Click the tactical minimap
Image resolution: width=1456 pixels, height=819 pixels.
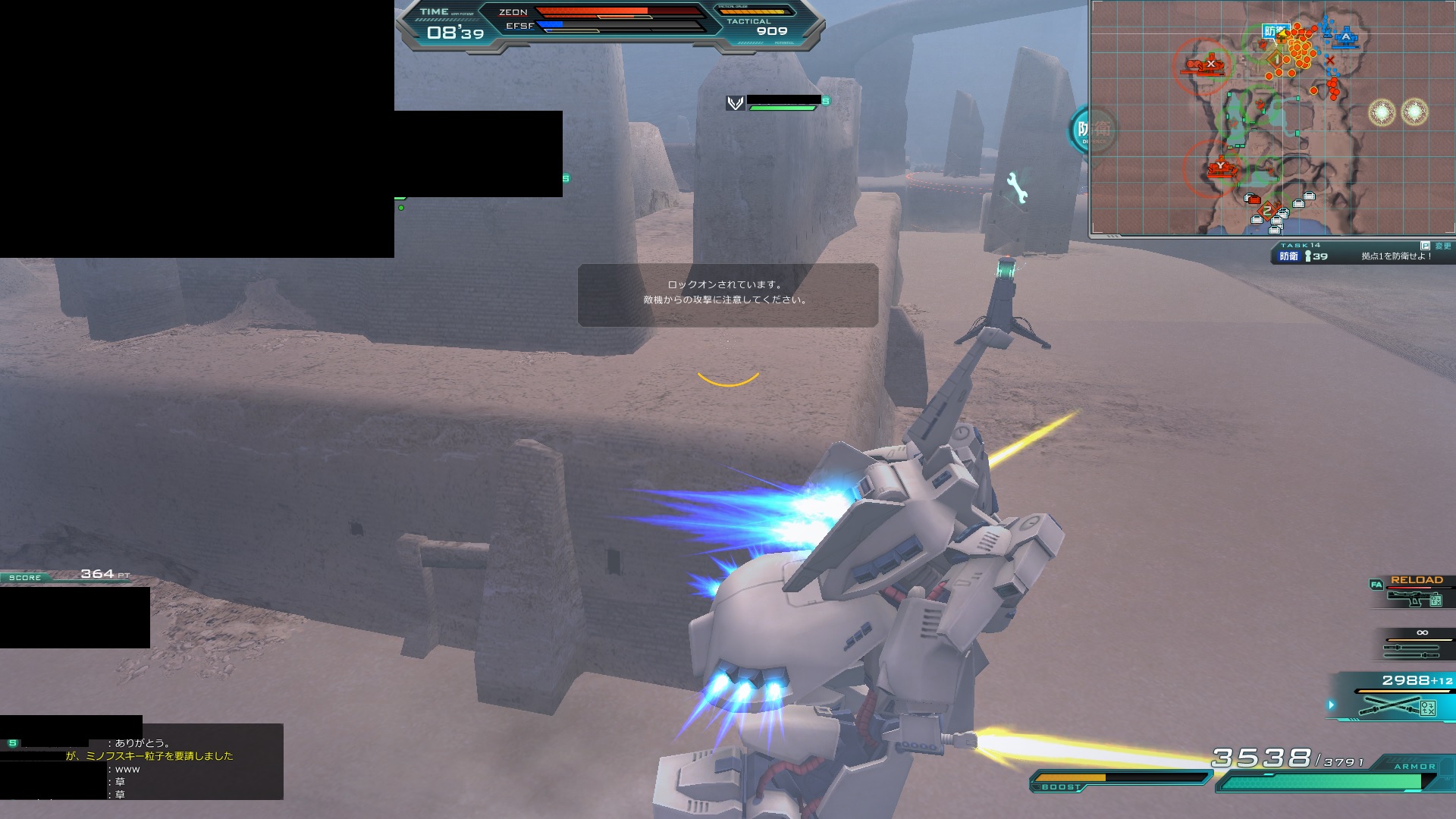tap(1272, 118)
